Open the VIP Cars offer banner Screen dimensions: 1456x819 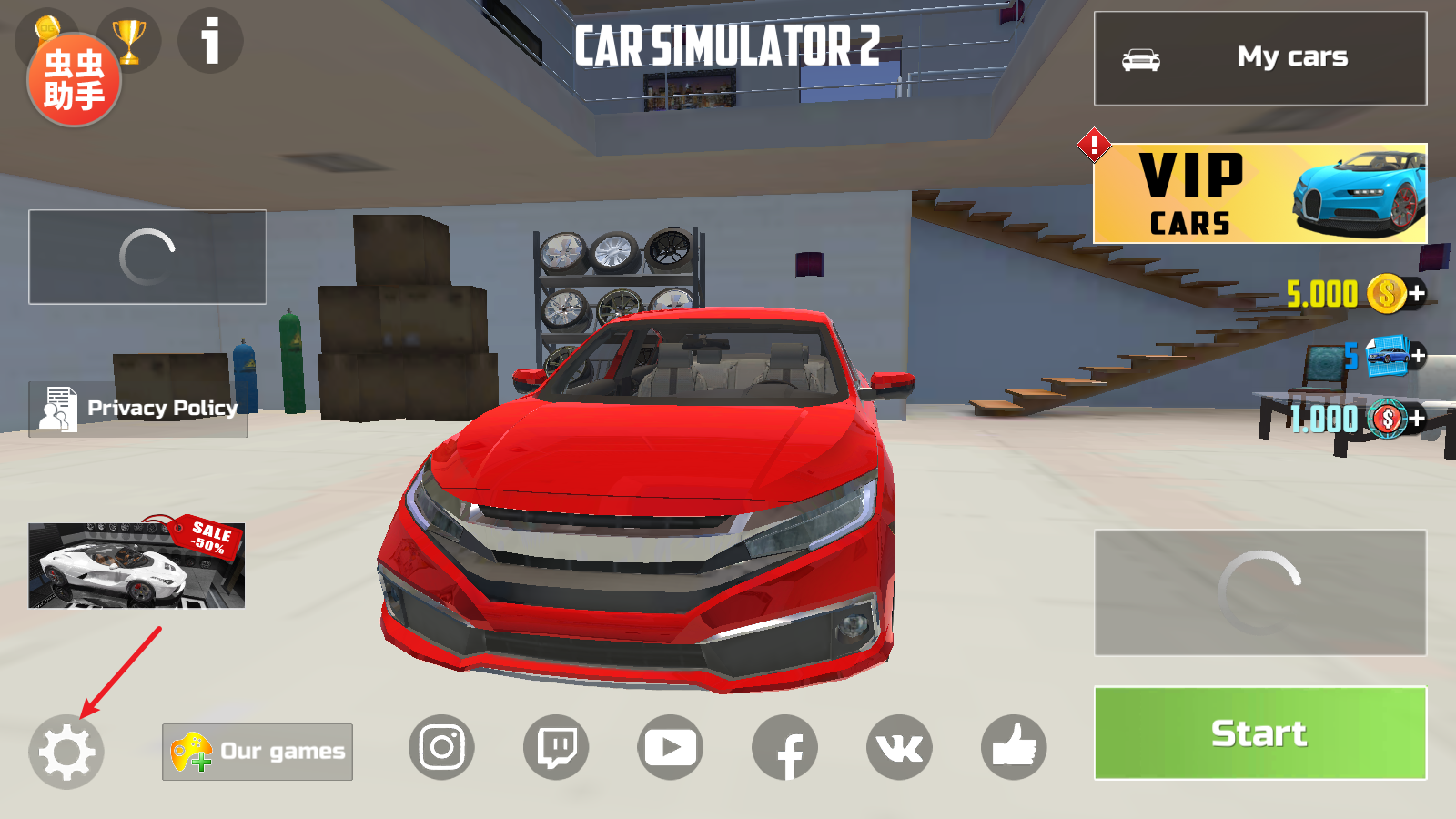point(1259,193)
